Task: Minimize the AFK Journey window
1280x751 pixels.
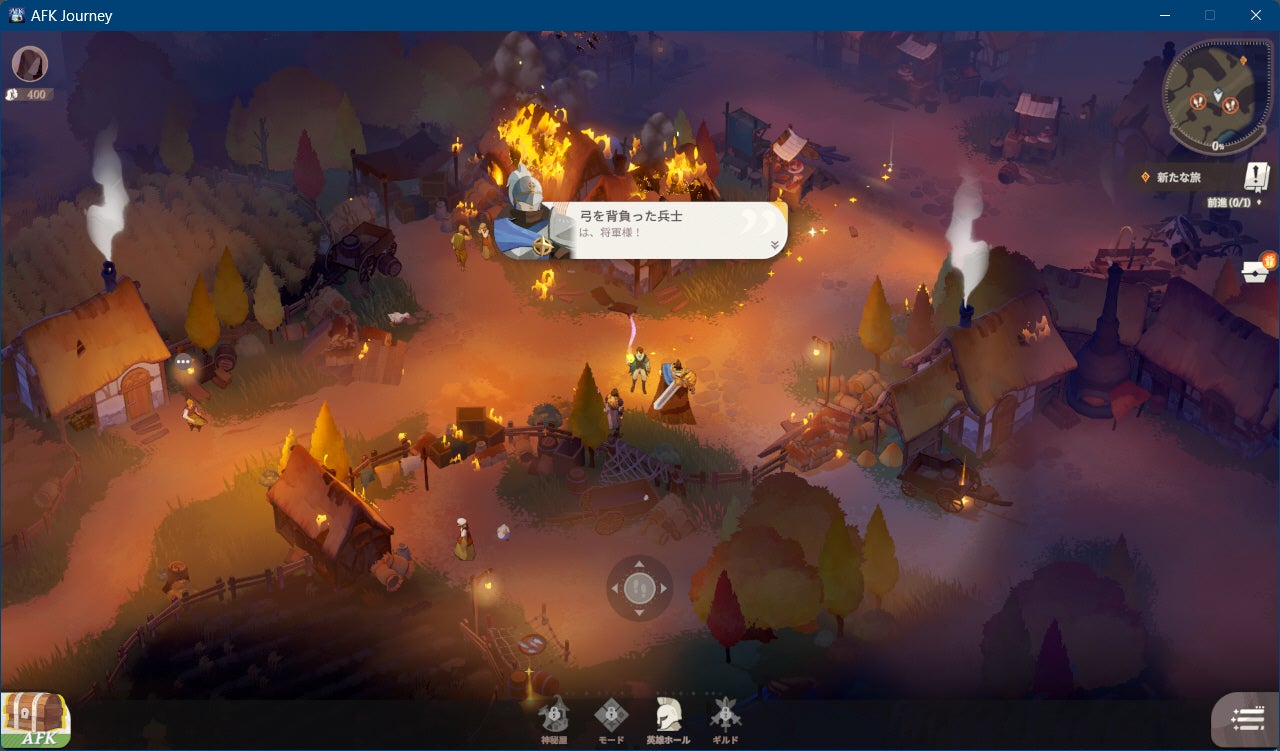Action: click(1164, 15)
